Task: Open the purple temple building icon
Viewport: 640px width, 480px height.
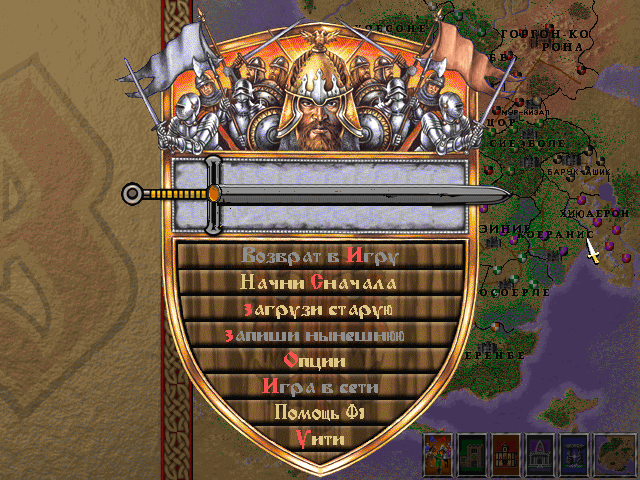Action: point(540,455)
